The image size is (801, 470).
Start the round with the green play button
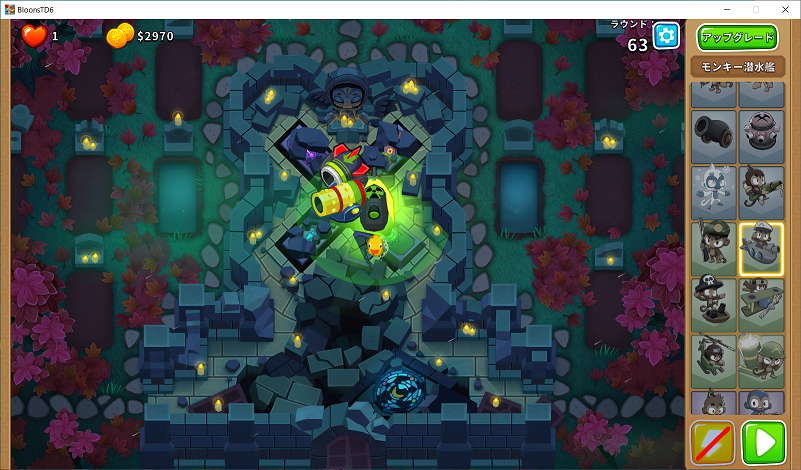(x=764, y=442)
